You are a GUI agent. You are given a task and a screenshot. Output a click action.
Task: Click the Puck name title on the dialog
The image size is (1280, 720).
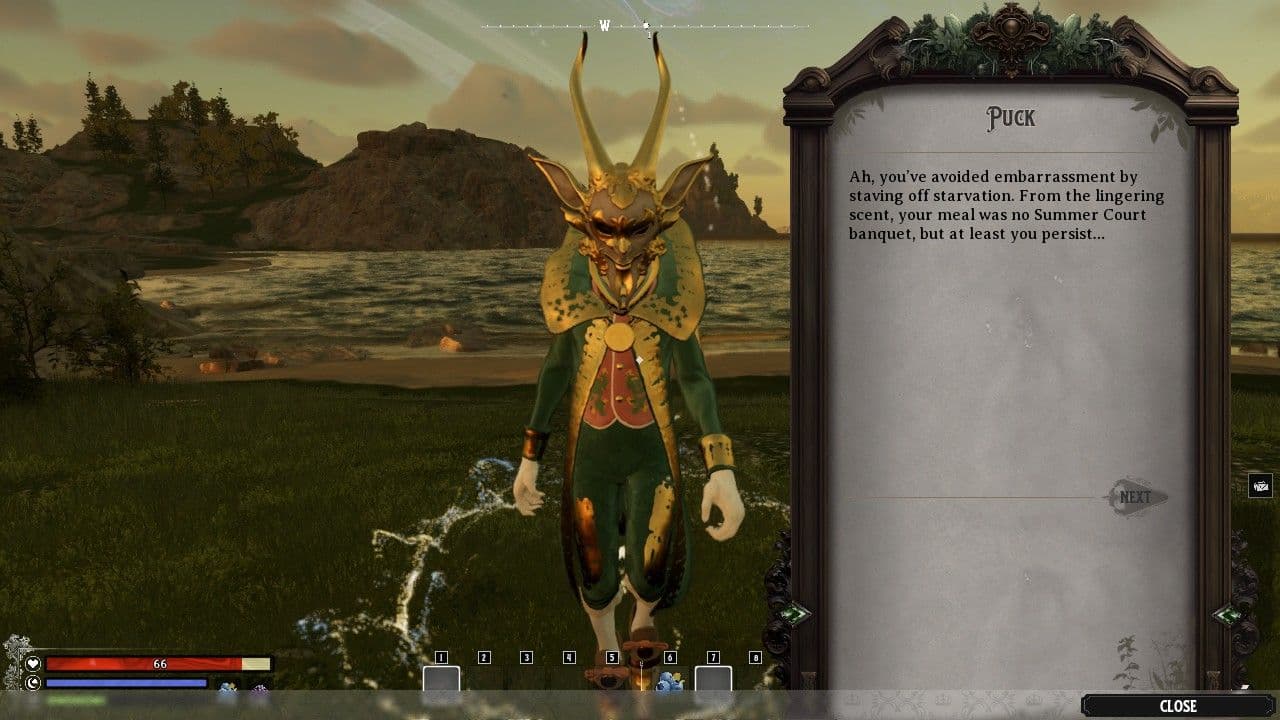[x=1011, y=118]
